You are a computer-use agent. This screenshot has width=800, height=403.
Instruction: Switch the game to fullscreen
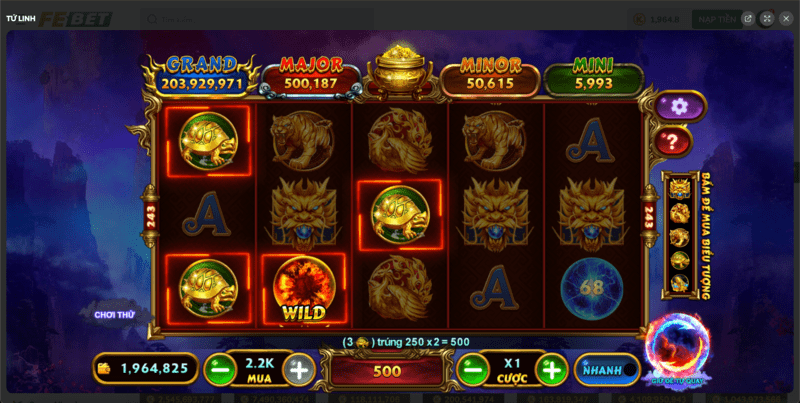766,18
